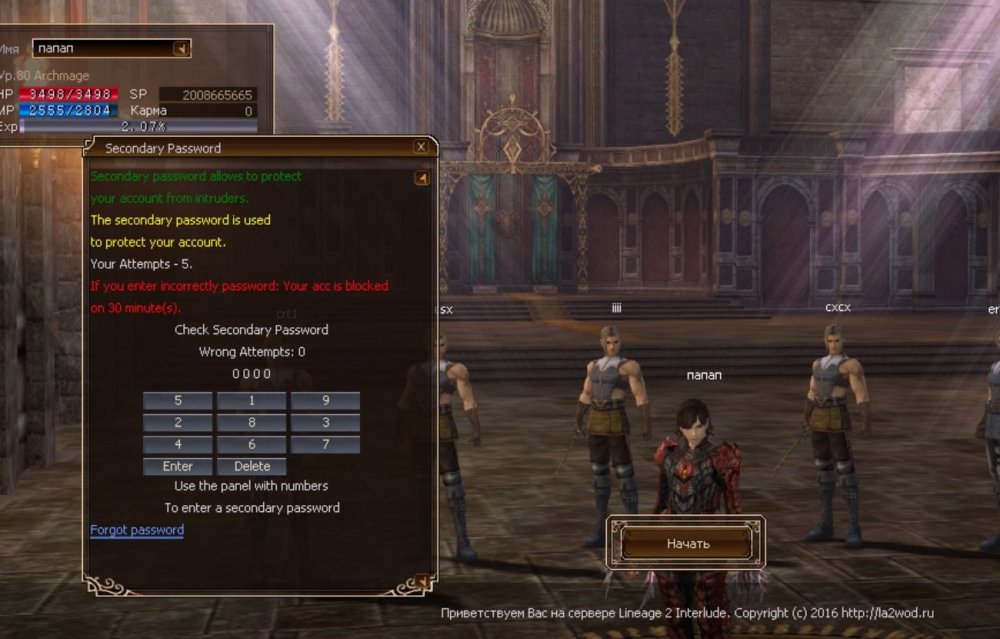Open the Forgot password link
The image size is (1000, 639).
pos(137,530)
